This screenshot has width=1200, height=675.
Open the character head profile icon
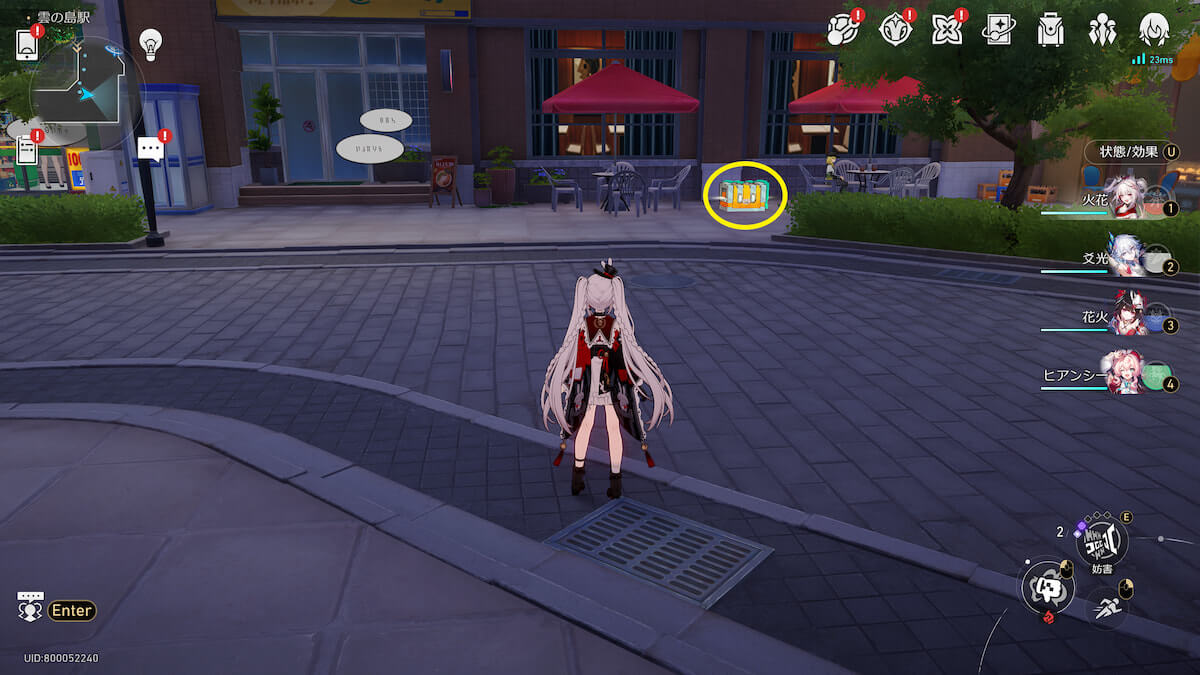pos(1155,30)
